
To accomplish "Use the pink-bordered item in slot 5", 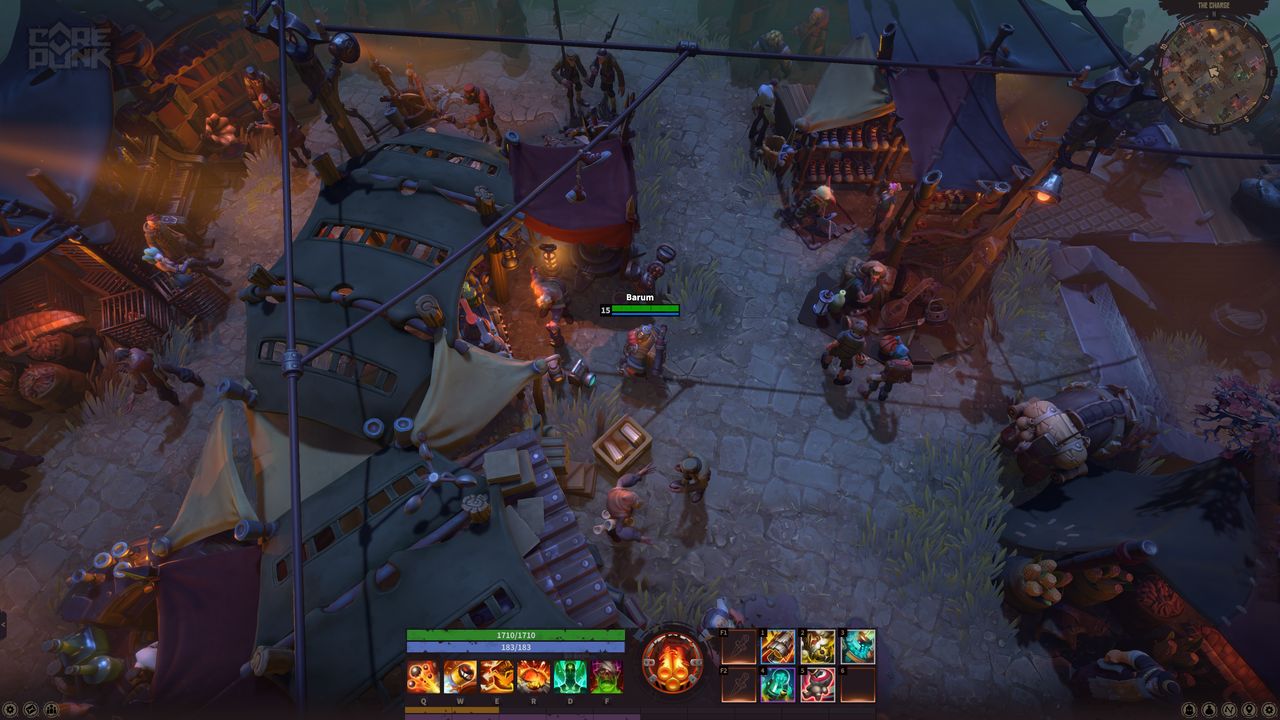I will click(818, 685).
